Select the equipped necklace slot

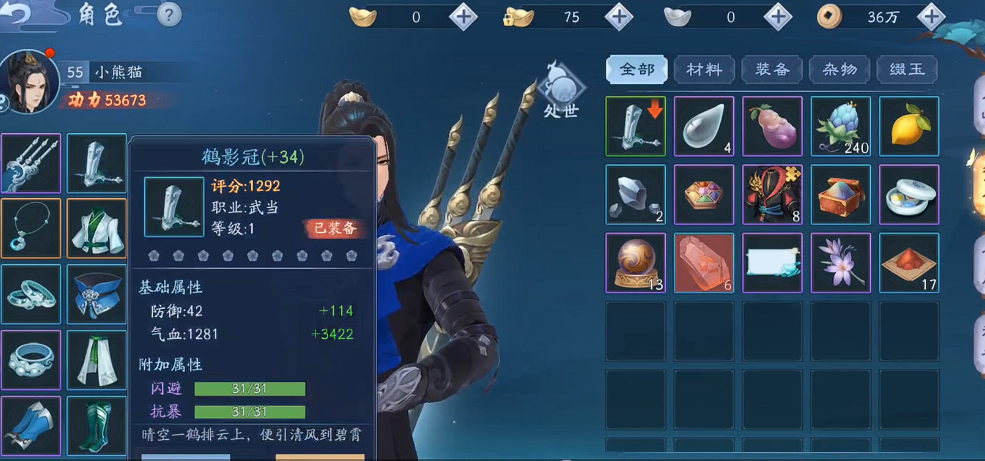coord(30,228)
